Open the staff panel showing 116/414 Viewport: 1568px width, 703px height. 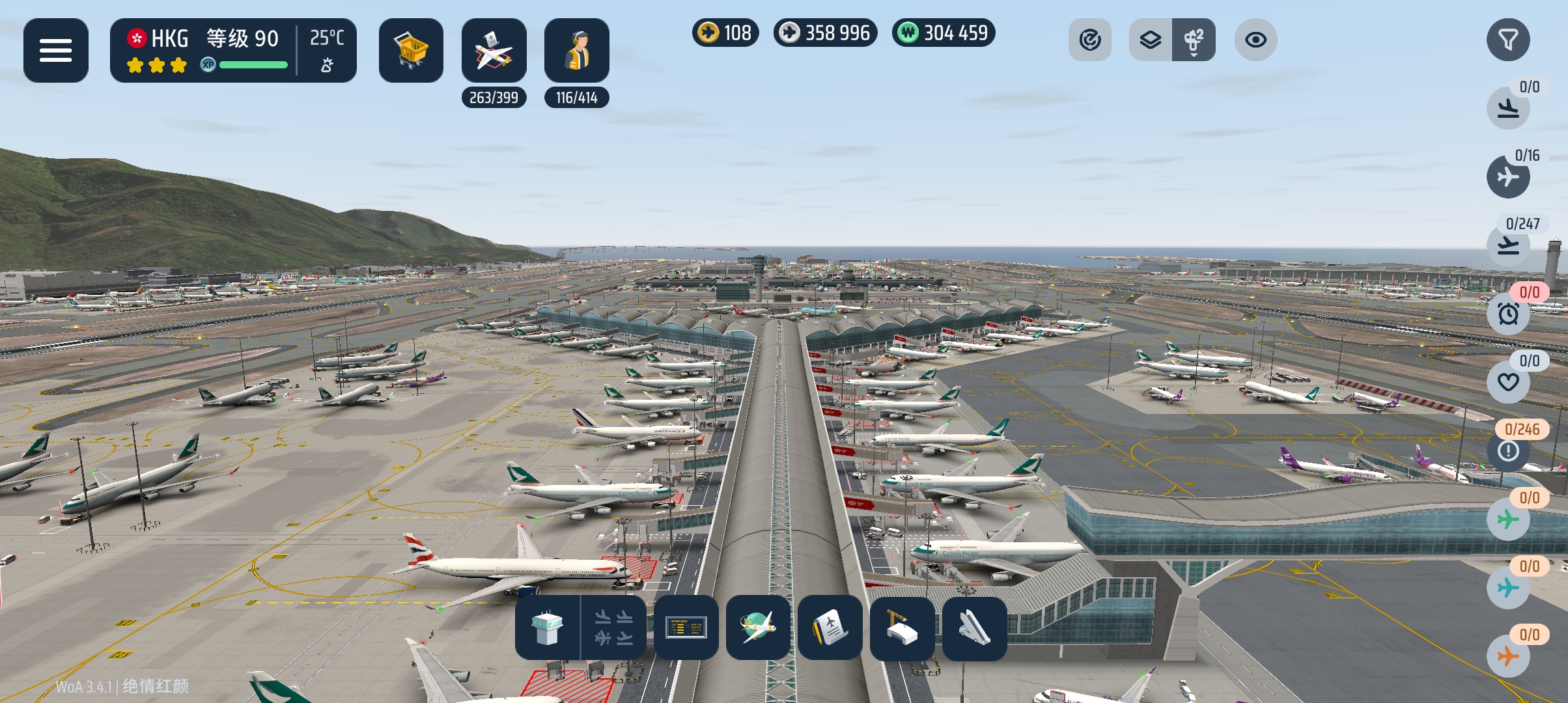(576, 50)
